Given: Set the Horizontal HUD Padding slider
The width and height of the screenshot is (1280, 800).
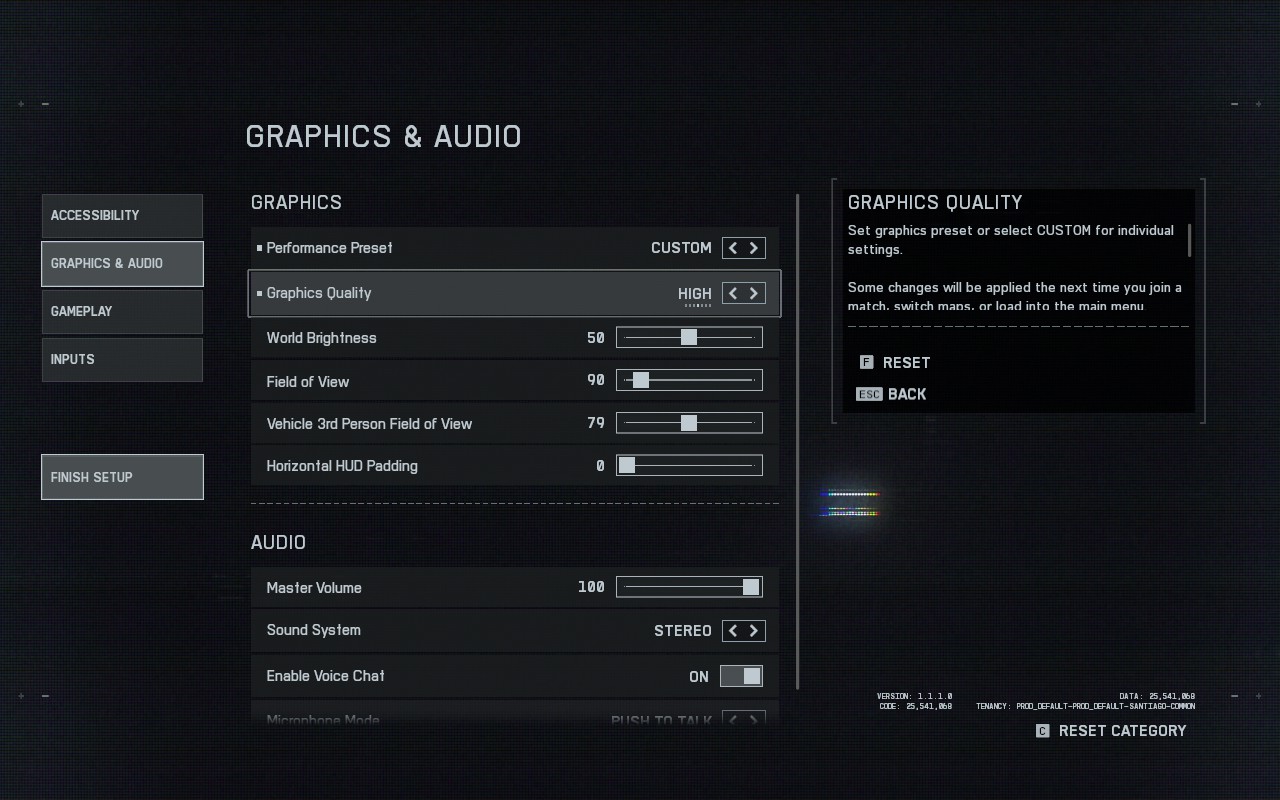Looking at the screenshot, I should [x=689, y=465].
